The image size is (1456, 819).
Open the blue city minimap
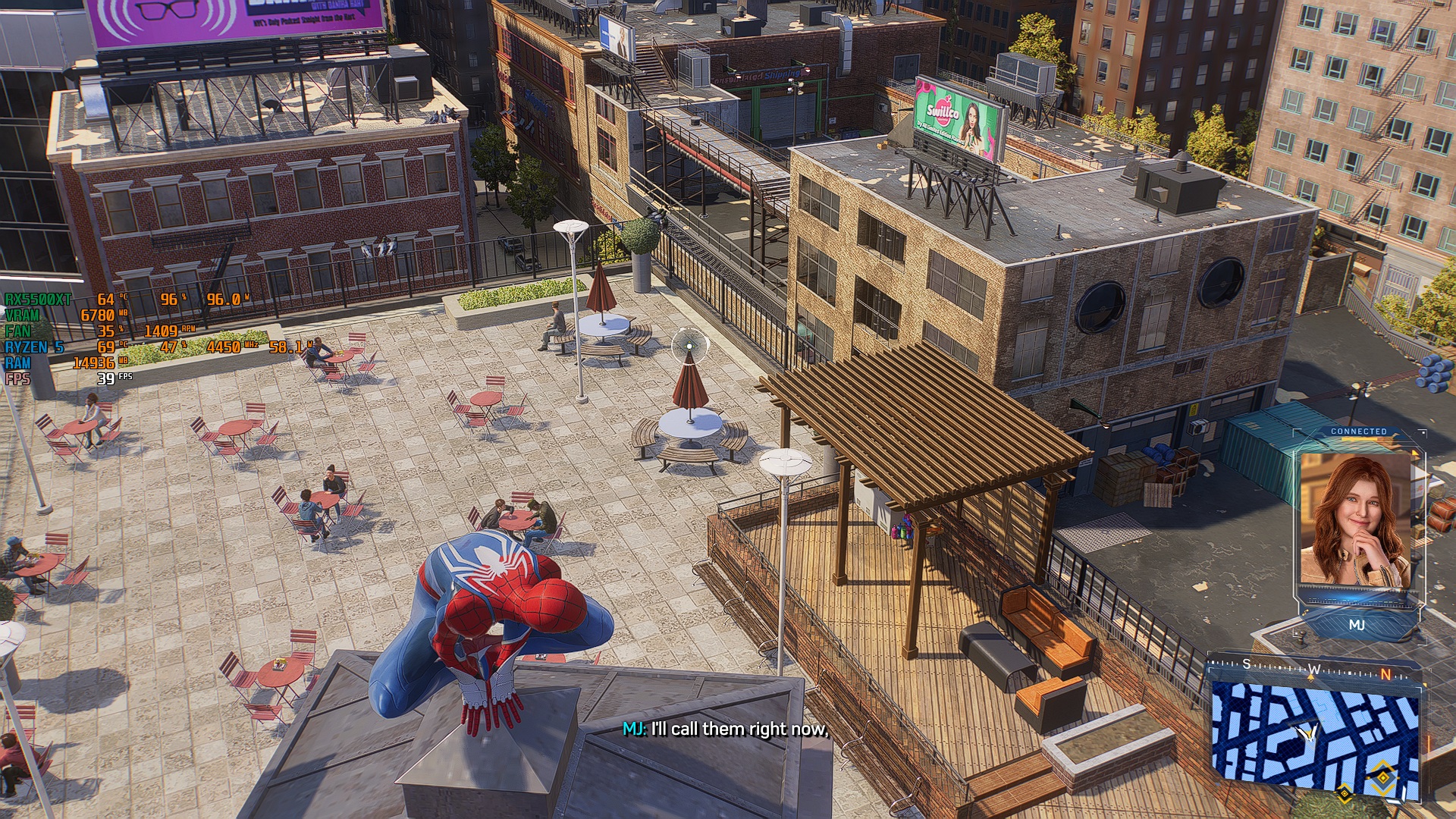pyautogui.click(x=1314, y=736)
